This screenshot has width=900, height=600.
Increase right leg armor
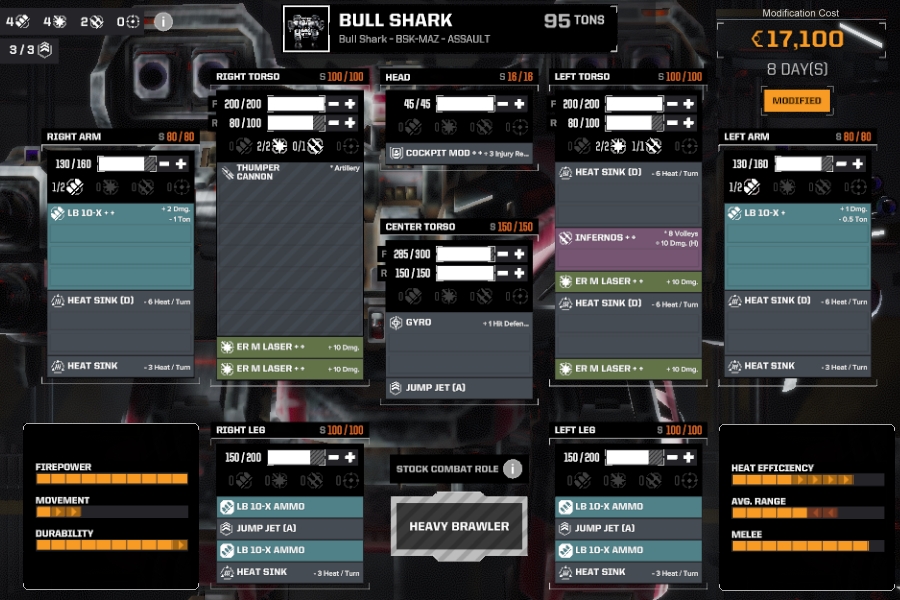pyautogui.click(x=351, y=457)
